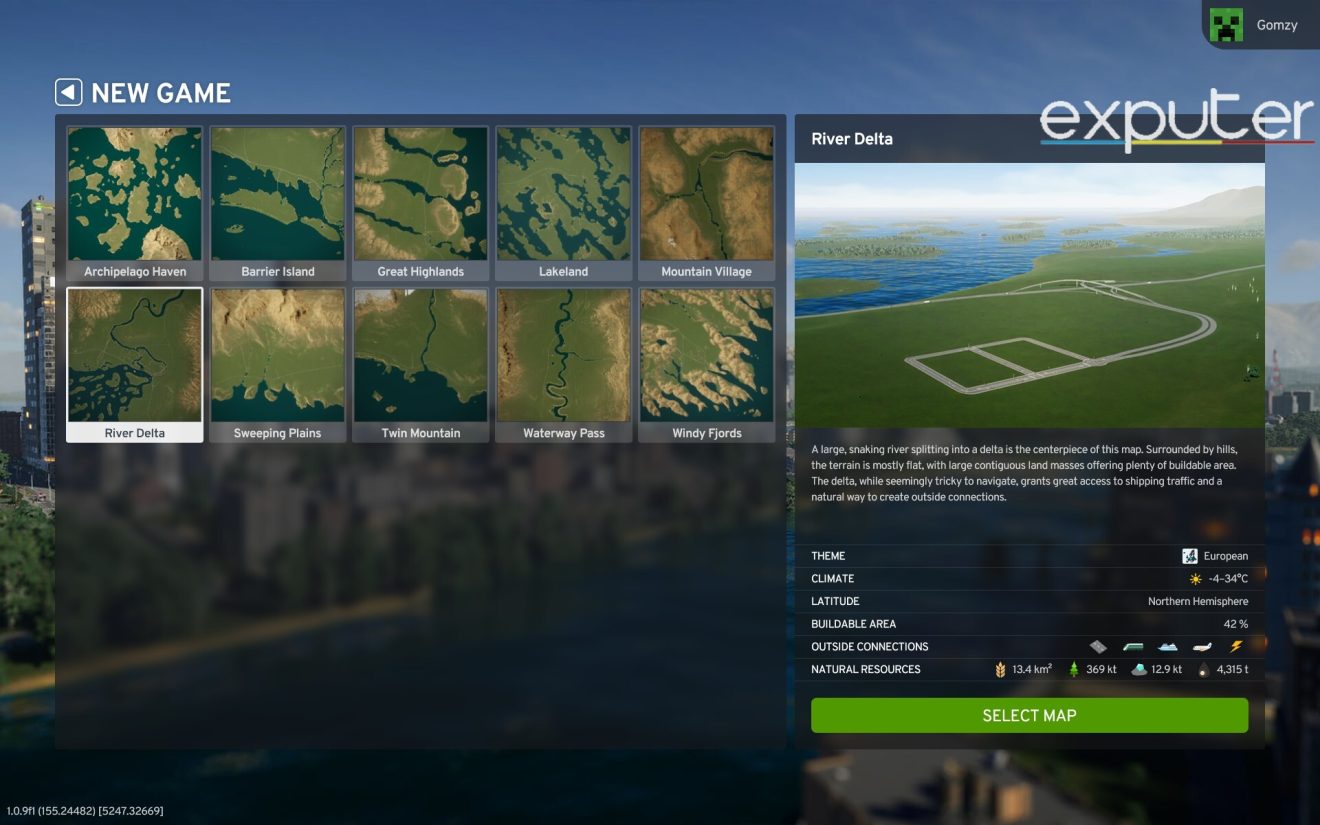Click the back arrow next to NEW GAME

tap(67, 92)
